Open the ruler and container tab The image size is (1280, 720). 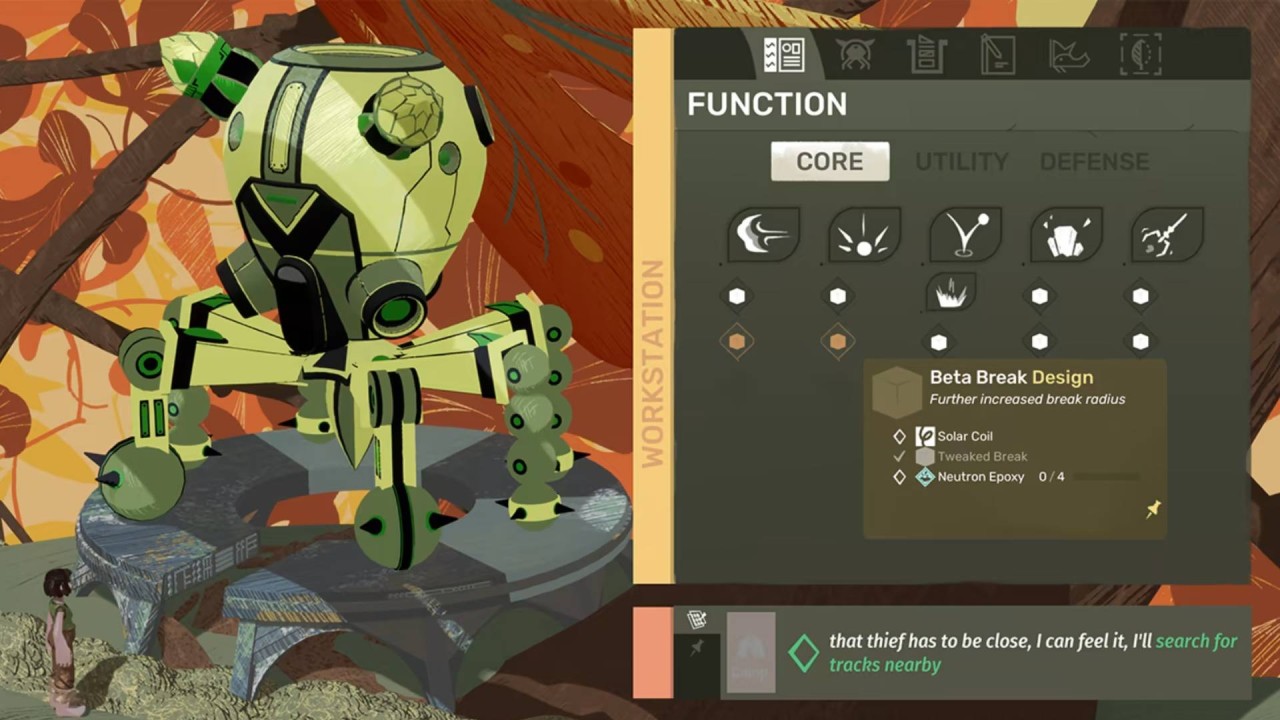pyautogui.click(x=927, y=55)
